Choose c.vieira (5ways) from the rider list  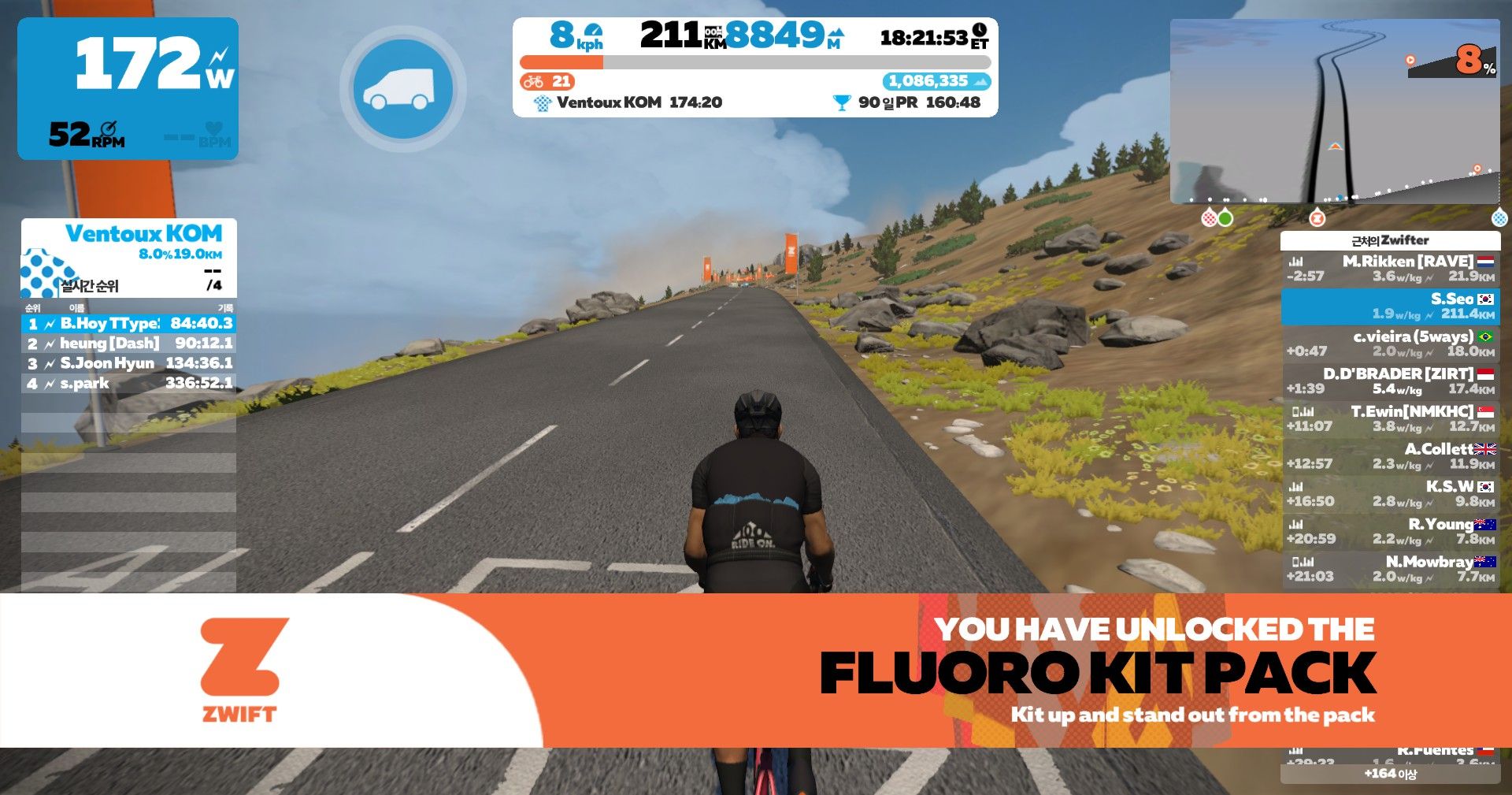tap(1391, 344)
